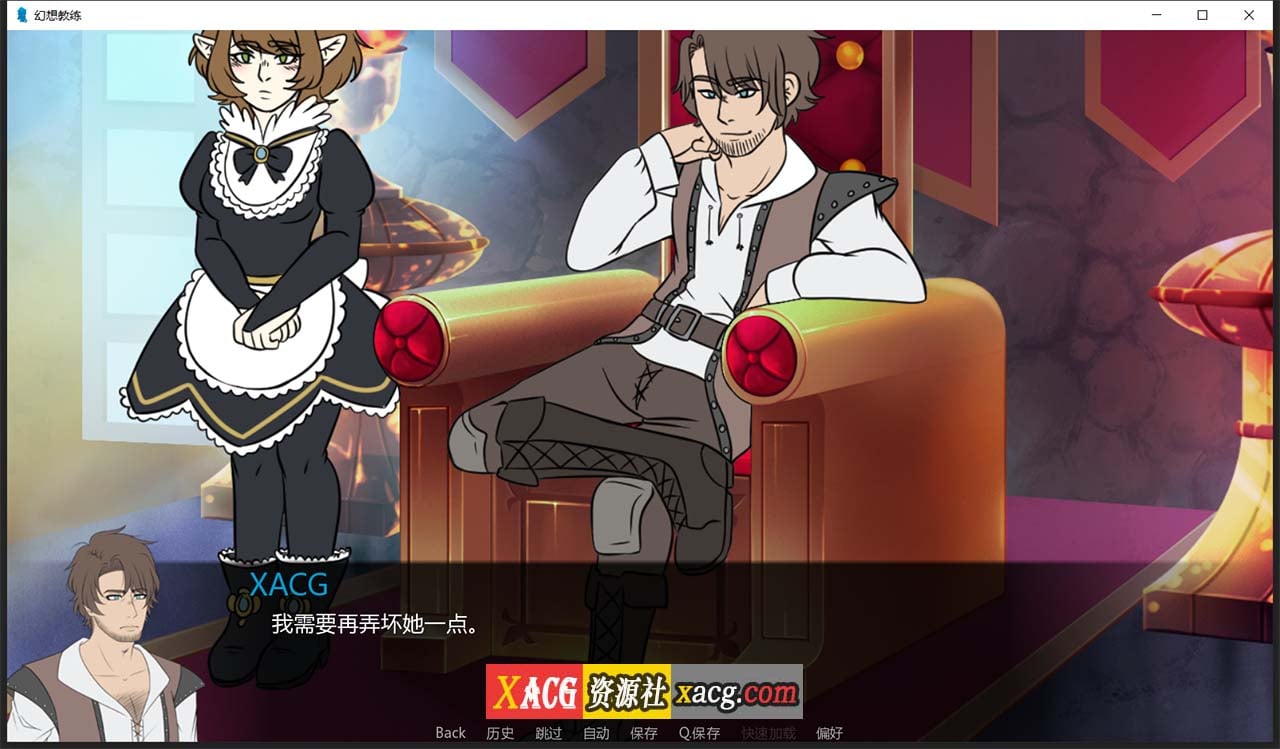The height and width of the screenshot is (749, 1280).
Task: Open the 历史 dialogue history
Action: (499, 733)
